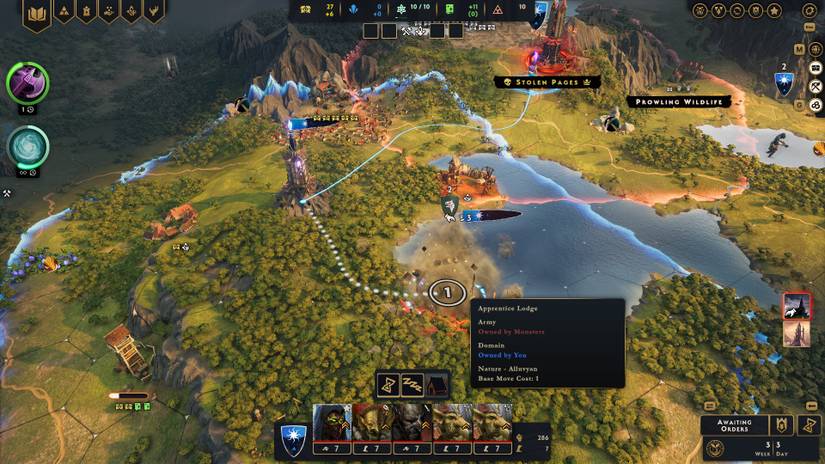Open the Prowling Wildlife event label
Image resolution: width=825 pixels, height=464 pixels.
pos(679,102)
